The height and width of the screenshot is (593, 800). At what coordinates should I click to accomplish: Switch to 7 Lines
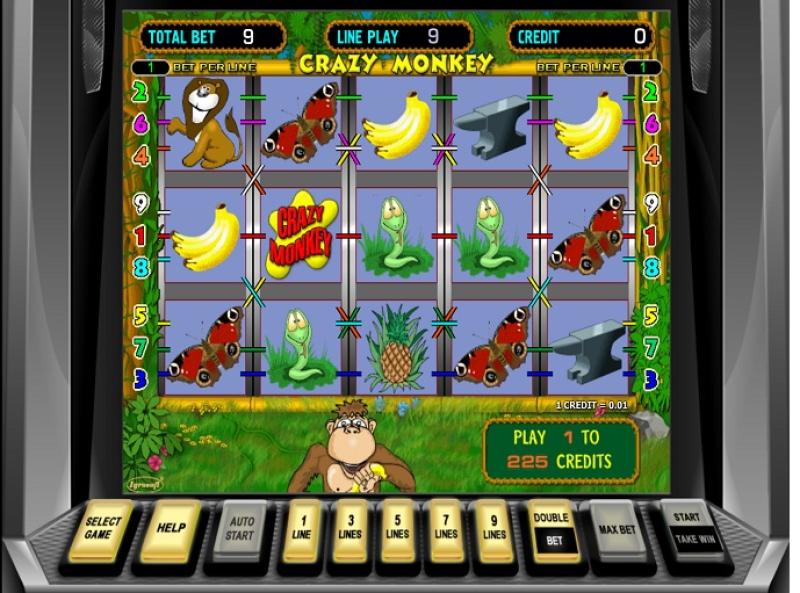(446, 527)
